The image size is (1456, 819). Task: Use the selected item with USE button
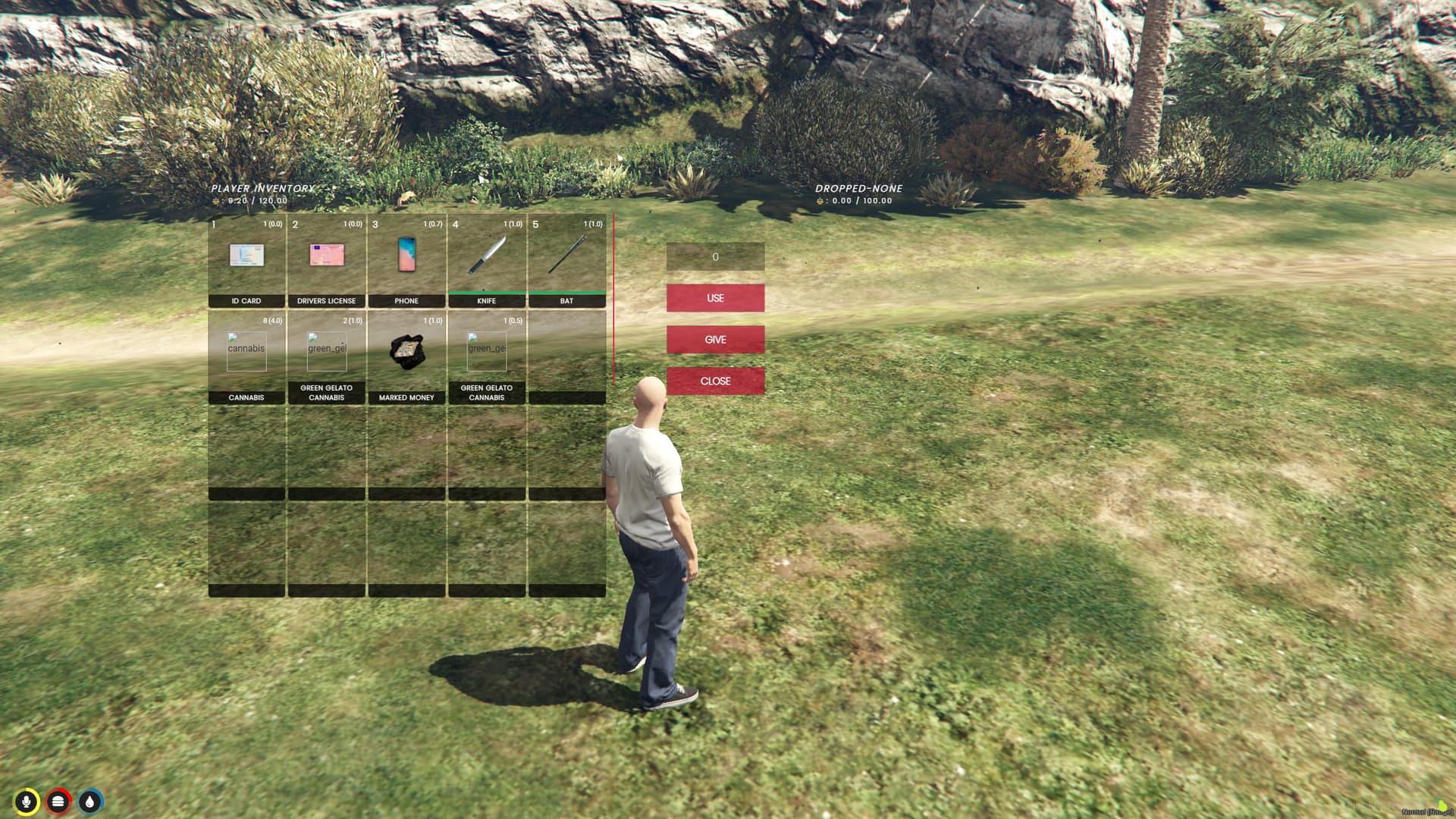click(715, 298)
